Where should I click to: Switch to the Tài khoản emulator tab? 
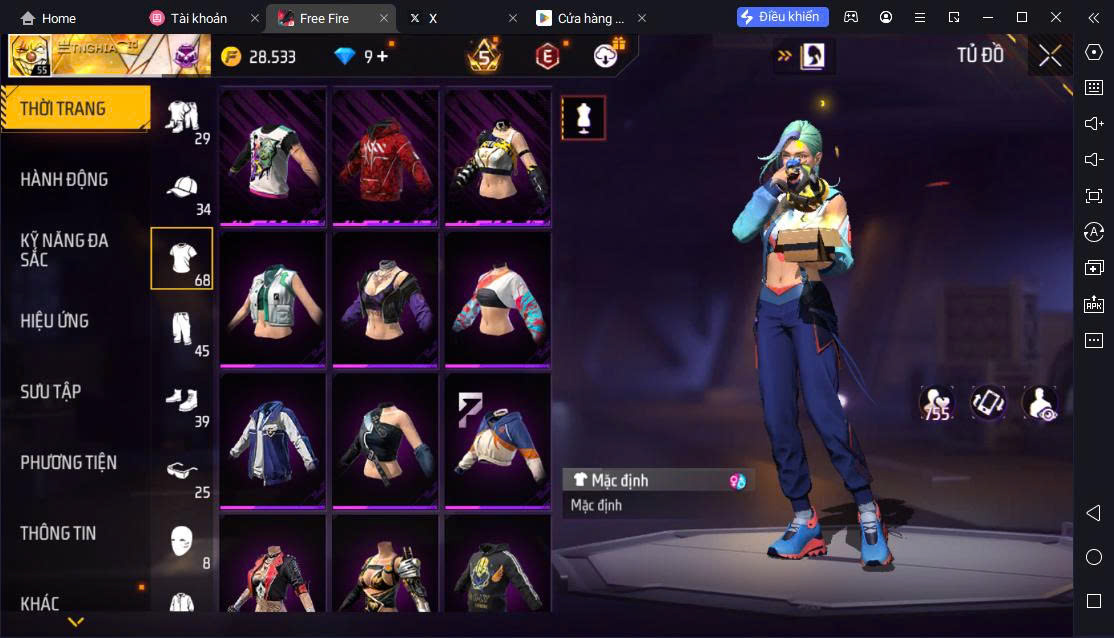[x=198, y=18]
